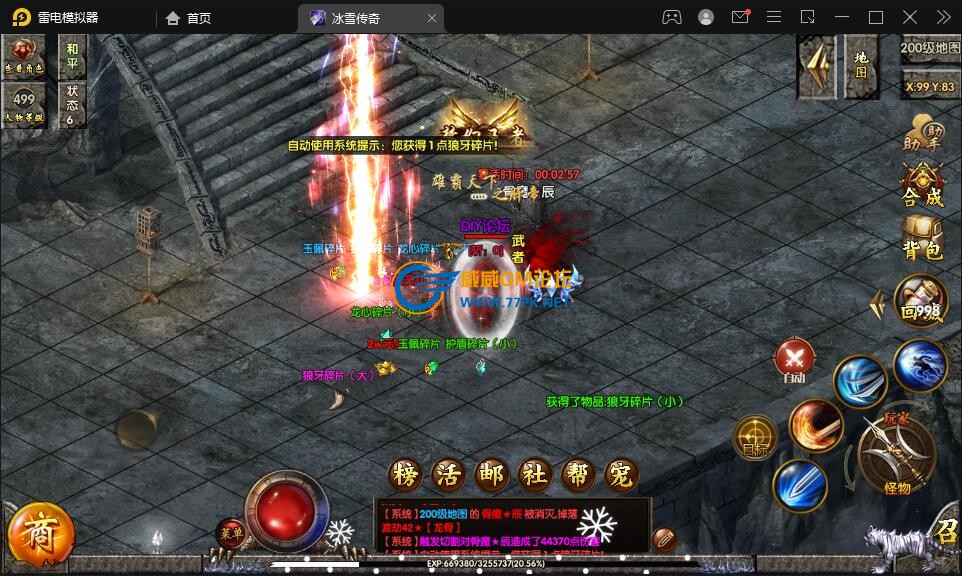Open the 地图 map panel
Viewport: 962px width, 576px height.
point(861,66)
